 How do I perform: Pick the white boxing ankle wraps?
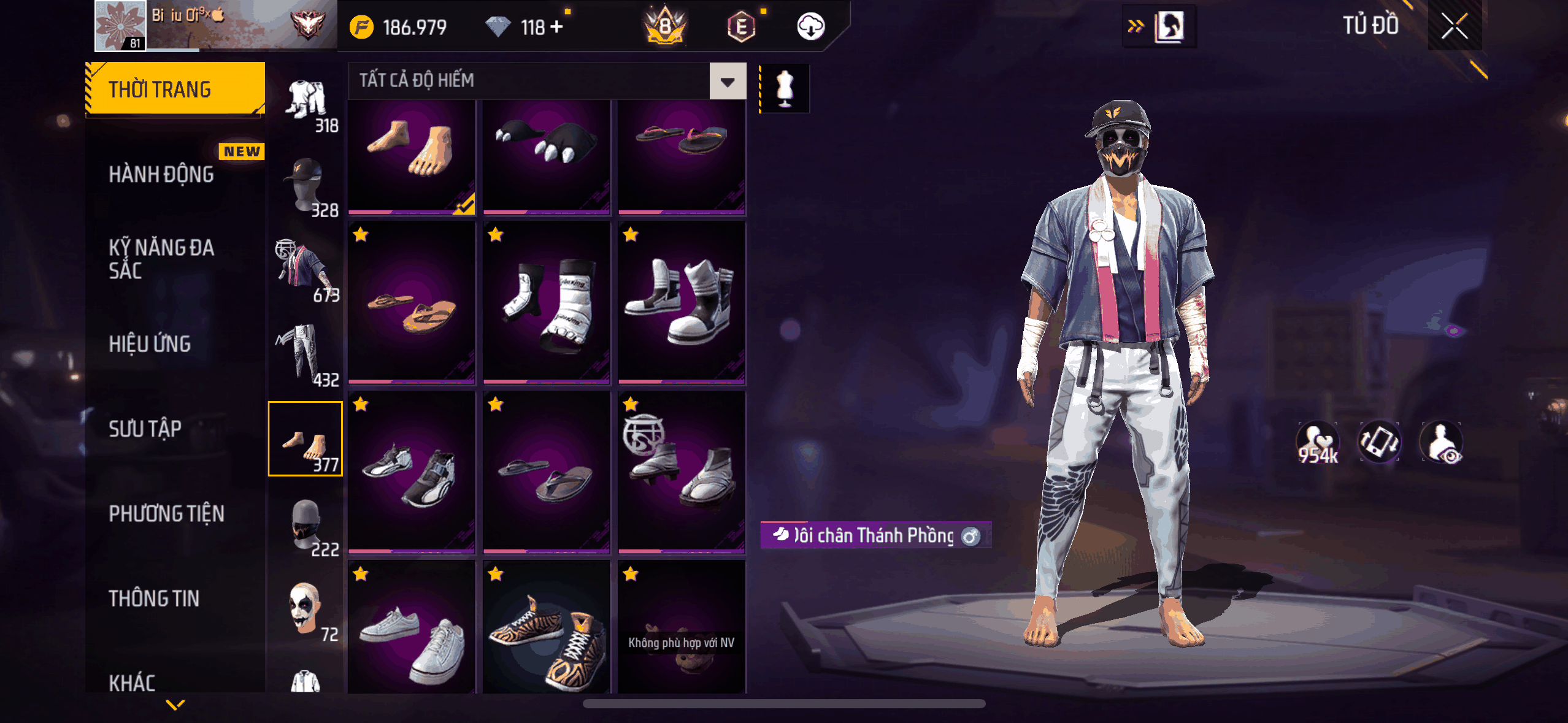tap(546, 302)
